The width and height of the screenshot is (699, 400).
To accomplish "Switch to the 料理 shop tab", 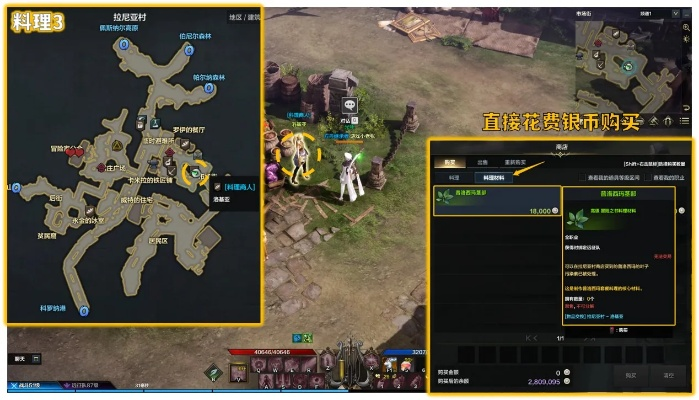I will pos(453,177).
